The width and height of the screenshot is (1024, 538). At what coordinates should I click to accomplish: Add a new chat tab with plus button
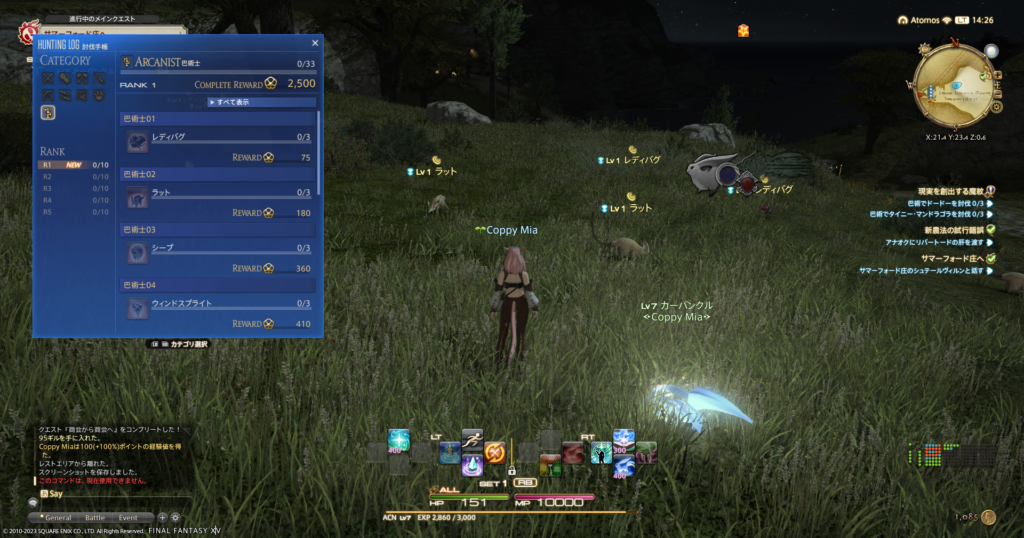[x=163, y=517]
